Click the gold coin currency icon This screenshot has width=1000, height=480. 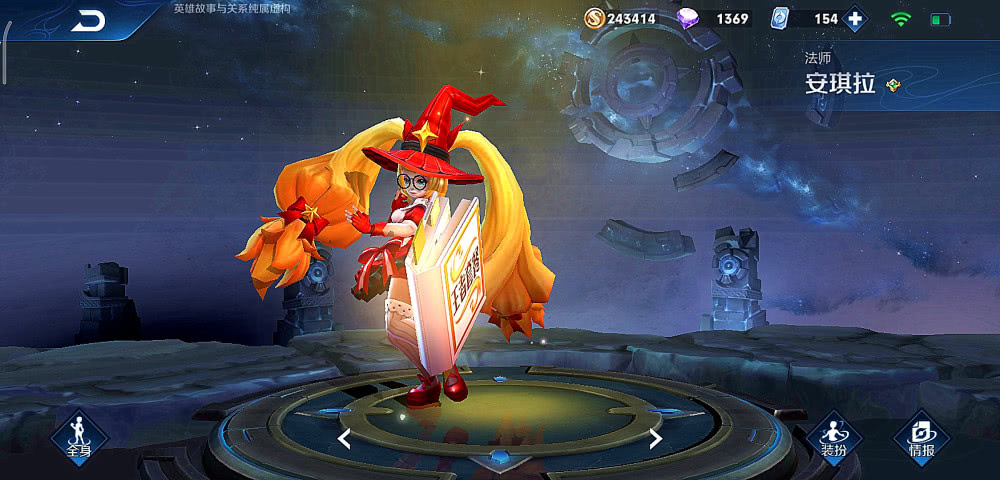[594, 18]
